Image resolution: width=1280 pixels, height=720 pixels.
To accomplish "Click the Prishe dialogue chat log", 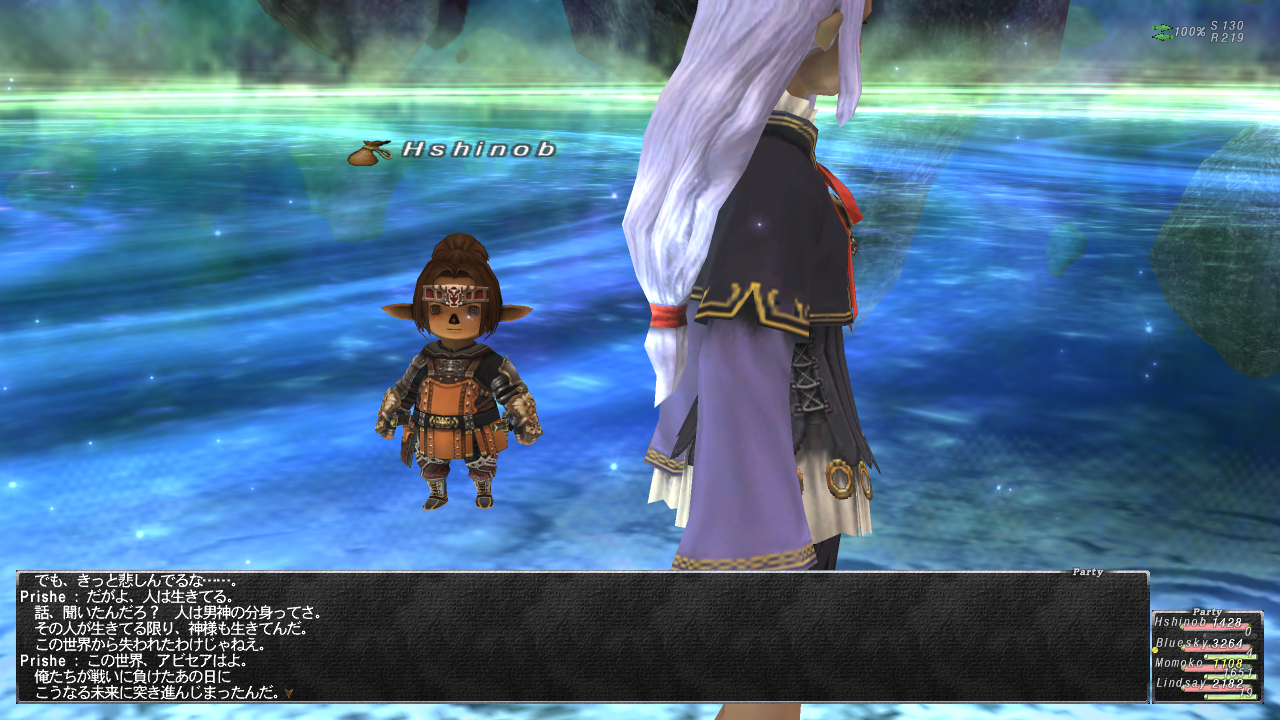I will tap(580, 637).
